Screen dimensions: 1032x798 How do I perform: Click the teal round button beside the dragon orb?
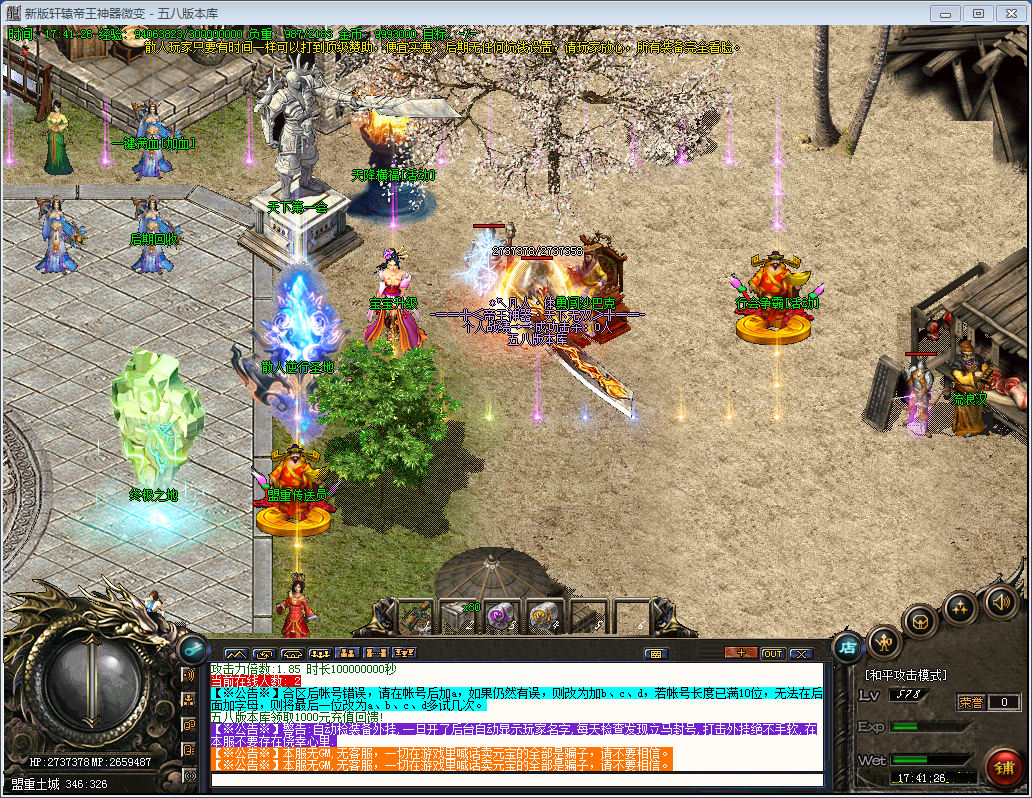(x=191, y=648)
